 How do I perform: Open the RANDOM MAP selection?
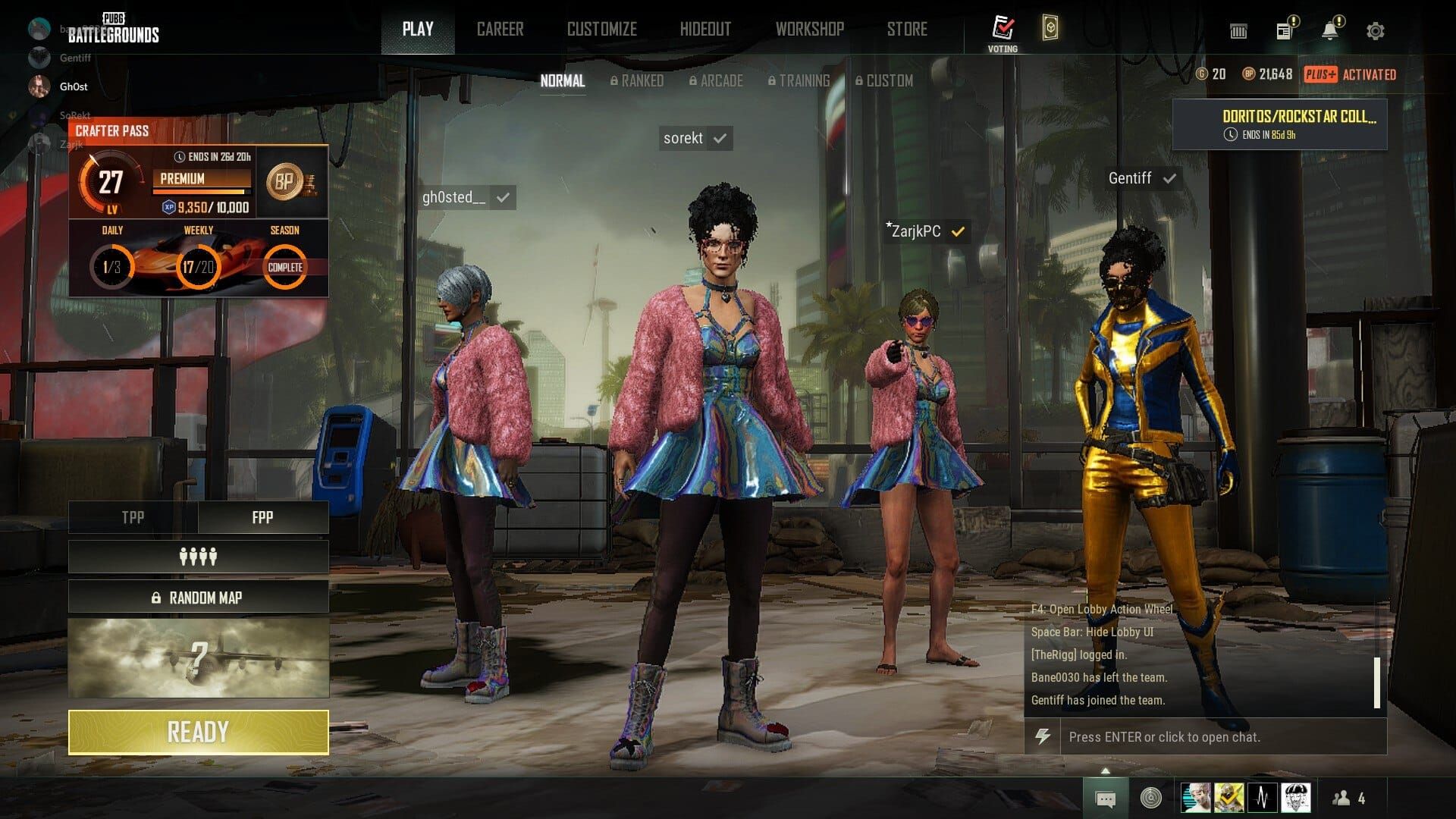[198, 598]
